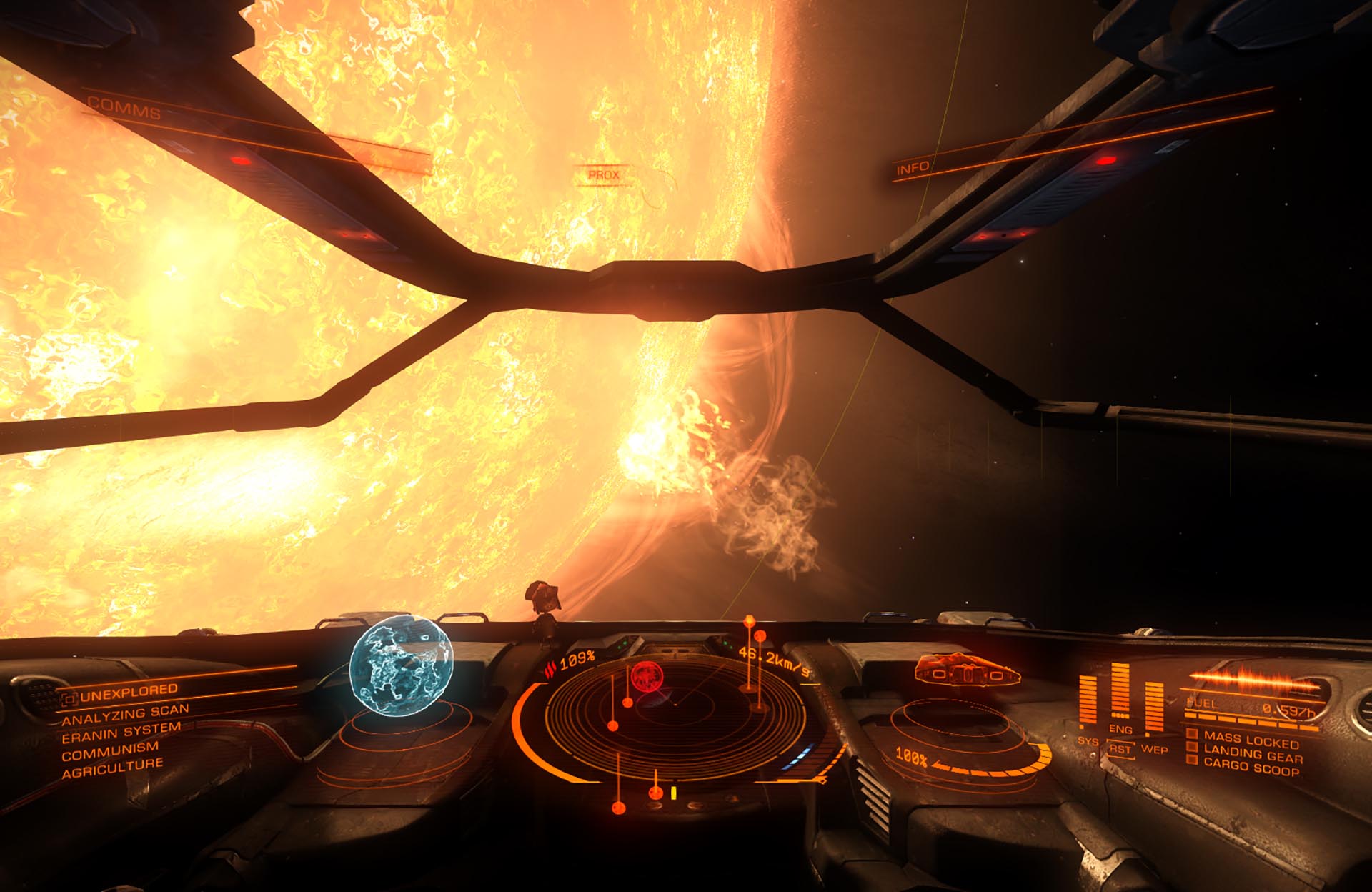
Task: Reset power distribution with RST
Action: [1120, 749]
